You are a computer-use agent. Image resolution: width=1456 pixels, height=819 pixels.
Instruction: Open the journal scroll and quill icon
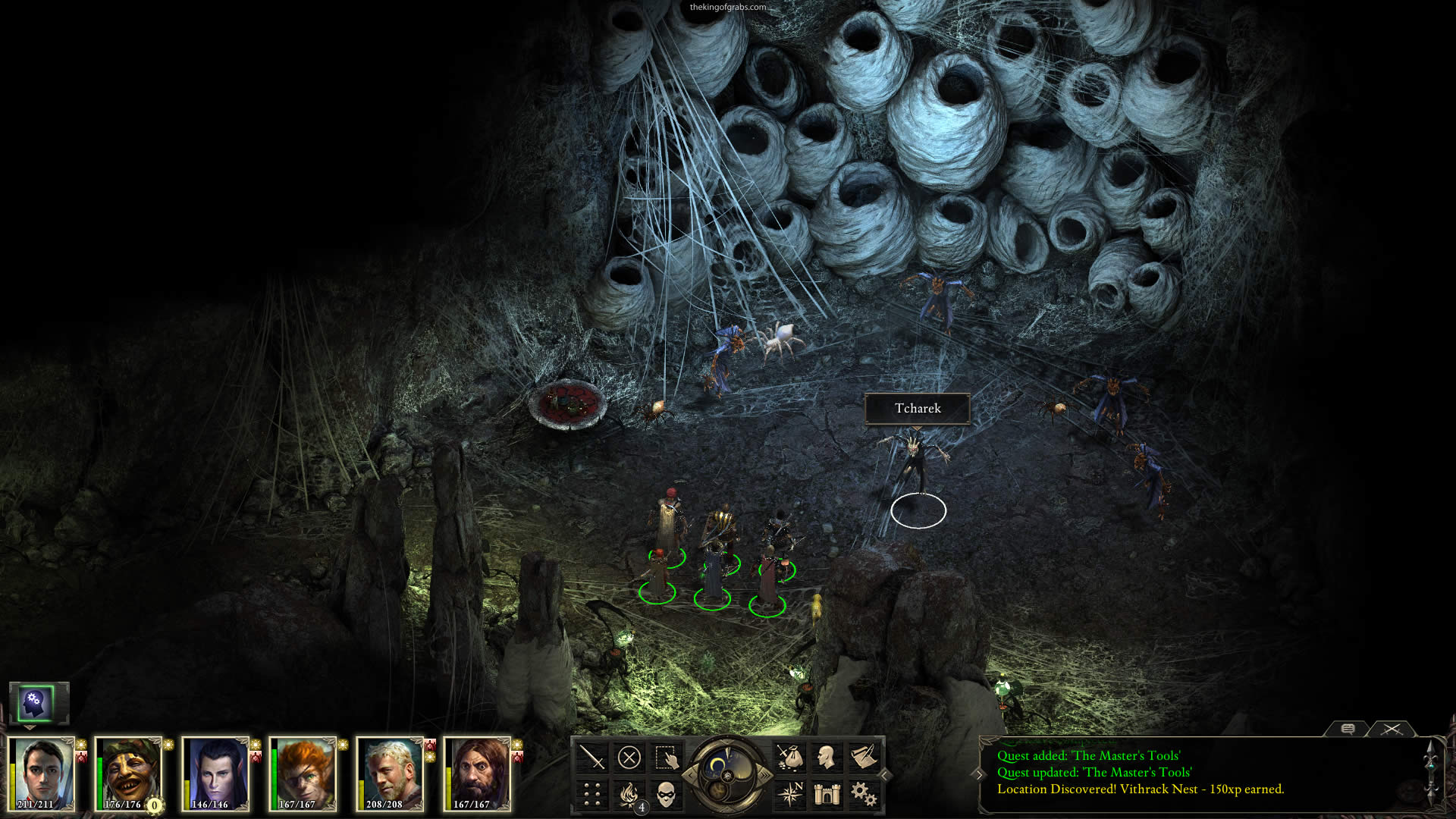[863, 757]
